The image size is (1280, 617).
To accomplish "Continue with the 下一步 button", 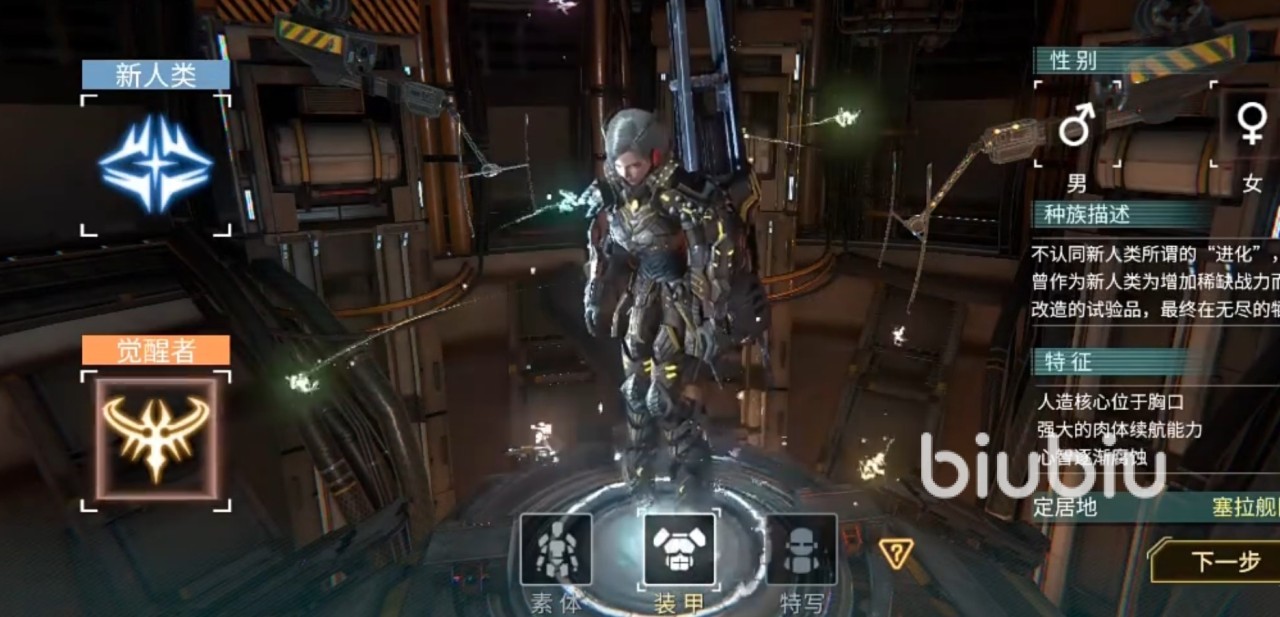I will [1222, 562].
